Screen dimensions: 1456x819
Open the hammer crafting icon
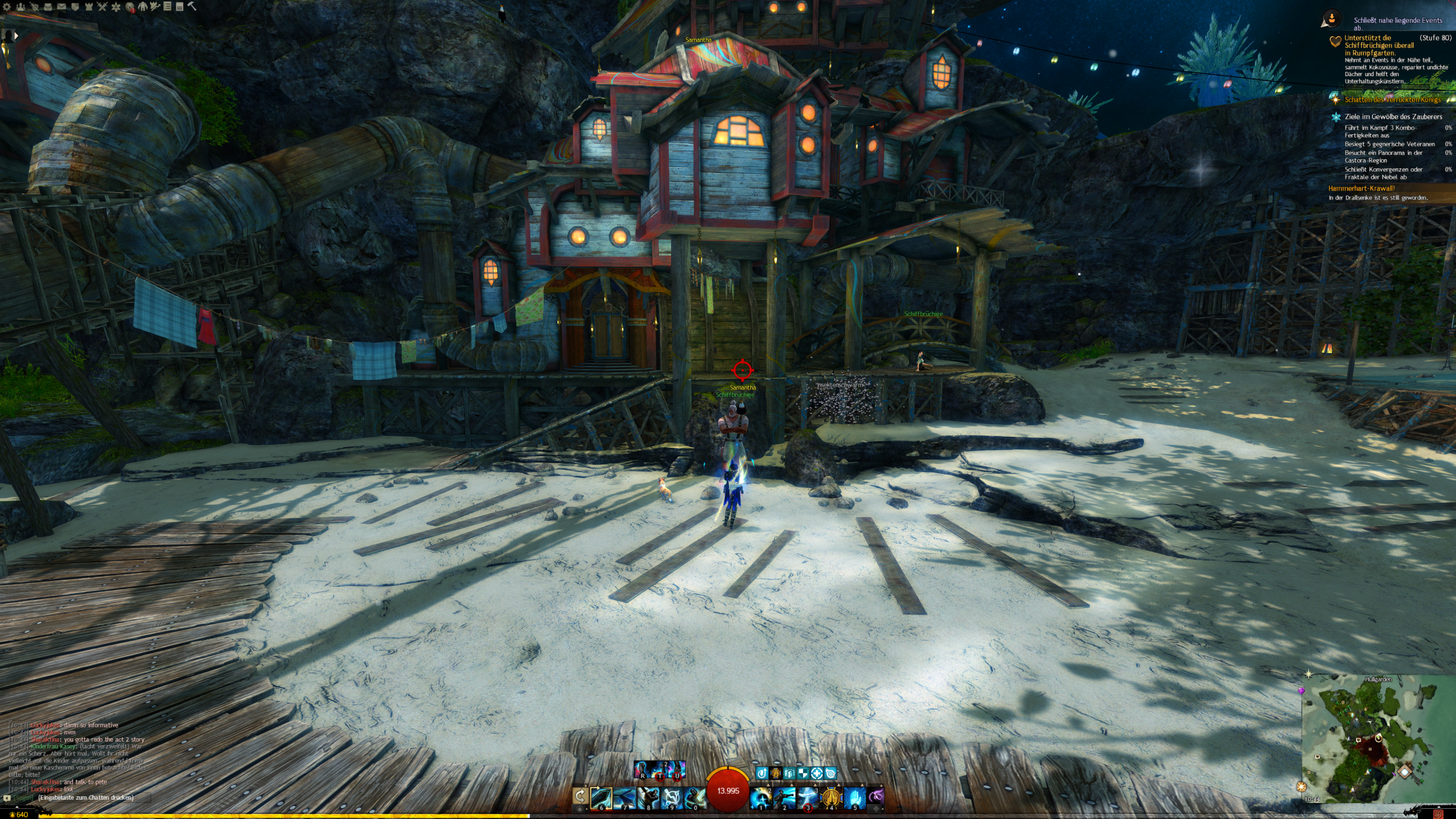(192, 6)
